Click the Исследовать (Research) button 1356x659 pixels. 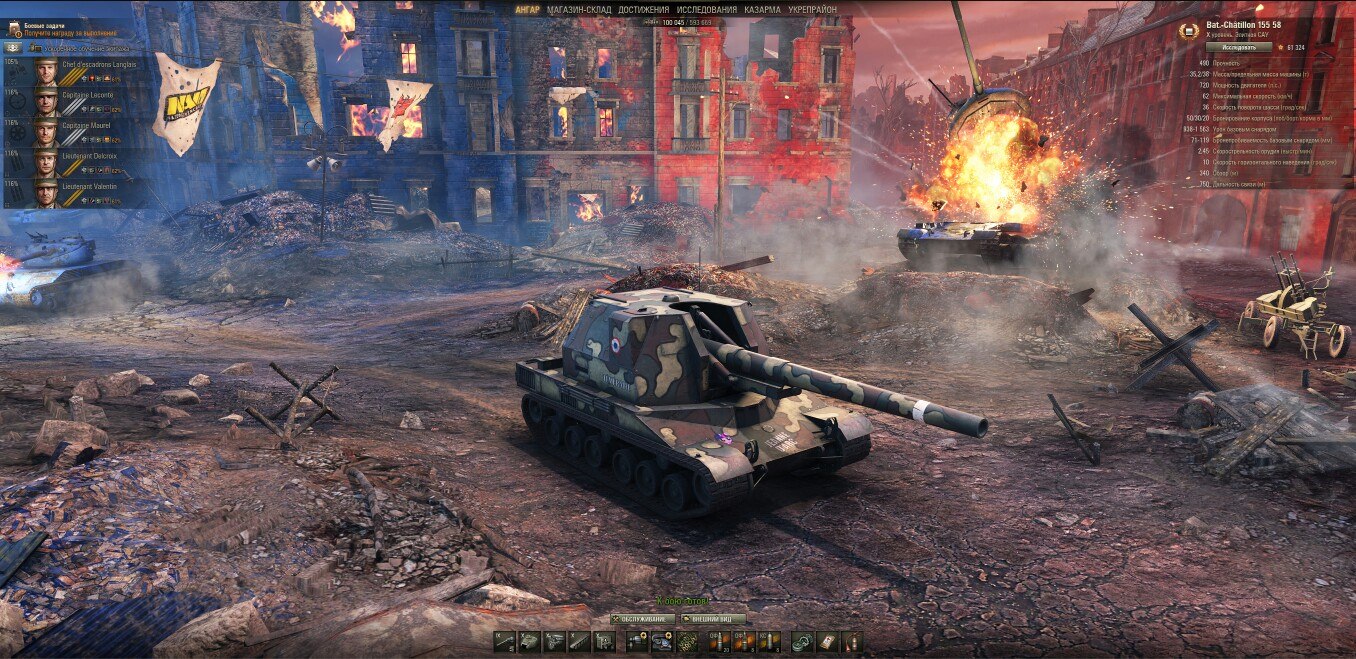click(1237, 46)
